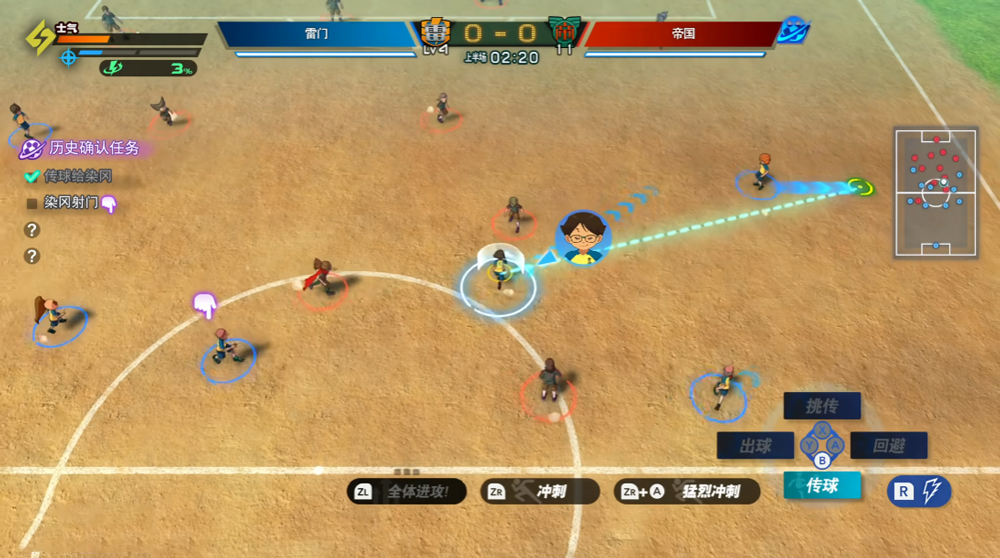
Task: Select the 染冈射门 objective entry
Action: (x=70, y=203)
